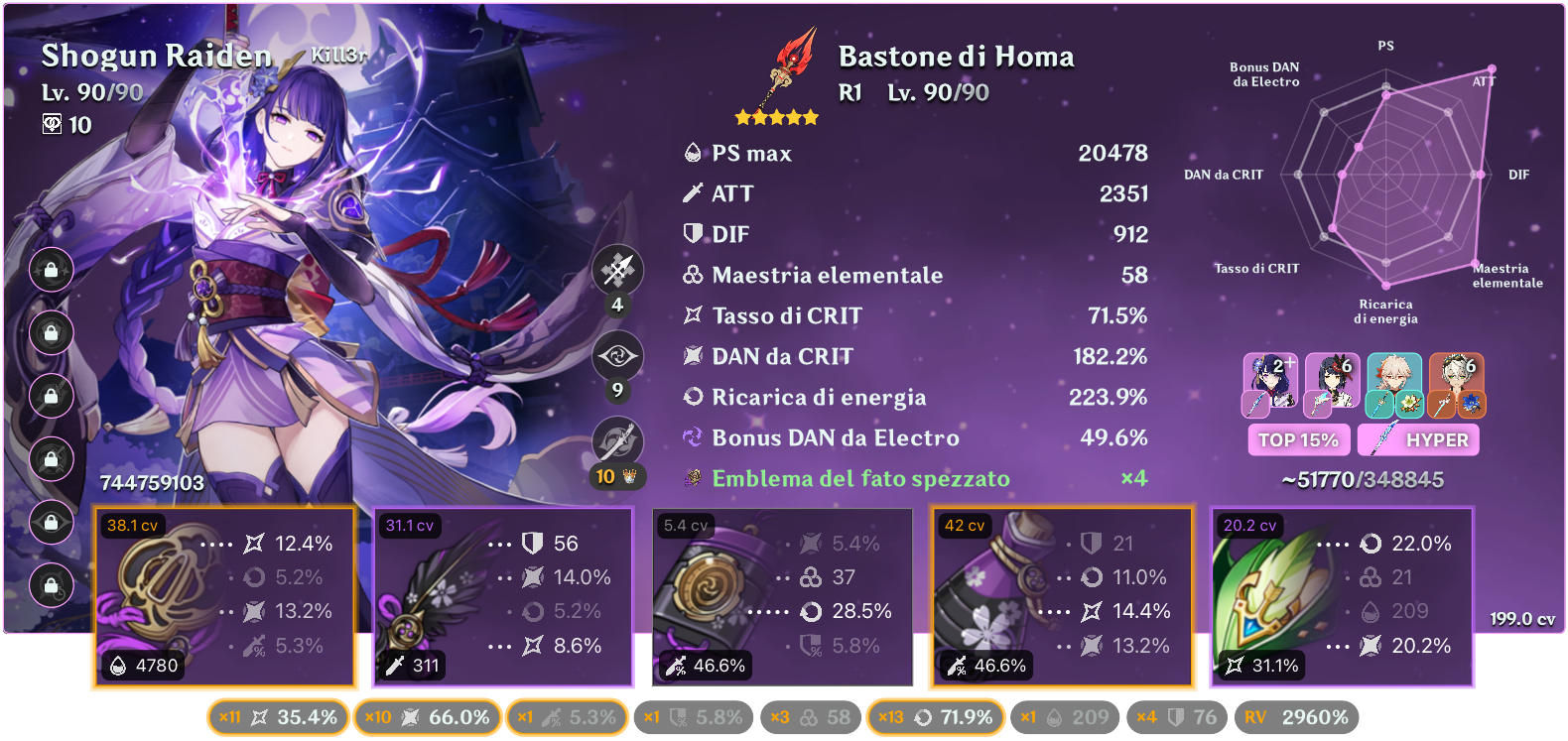1568x741 pixels.
Task: Toggle the eye visibility icon in left column
Action: [52, 524]
